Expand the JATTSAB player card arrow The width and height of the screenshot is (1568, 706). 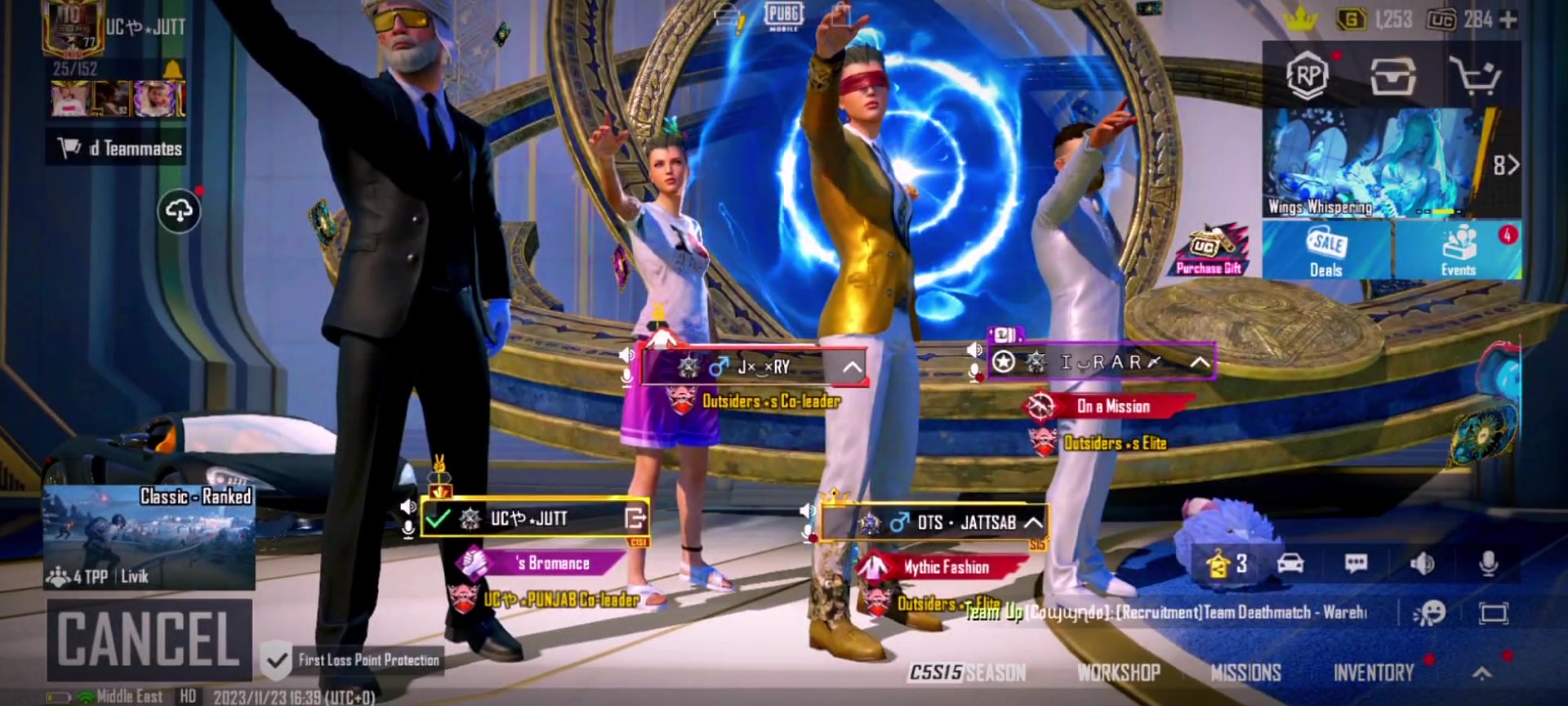pos(1033,522)
